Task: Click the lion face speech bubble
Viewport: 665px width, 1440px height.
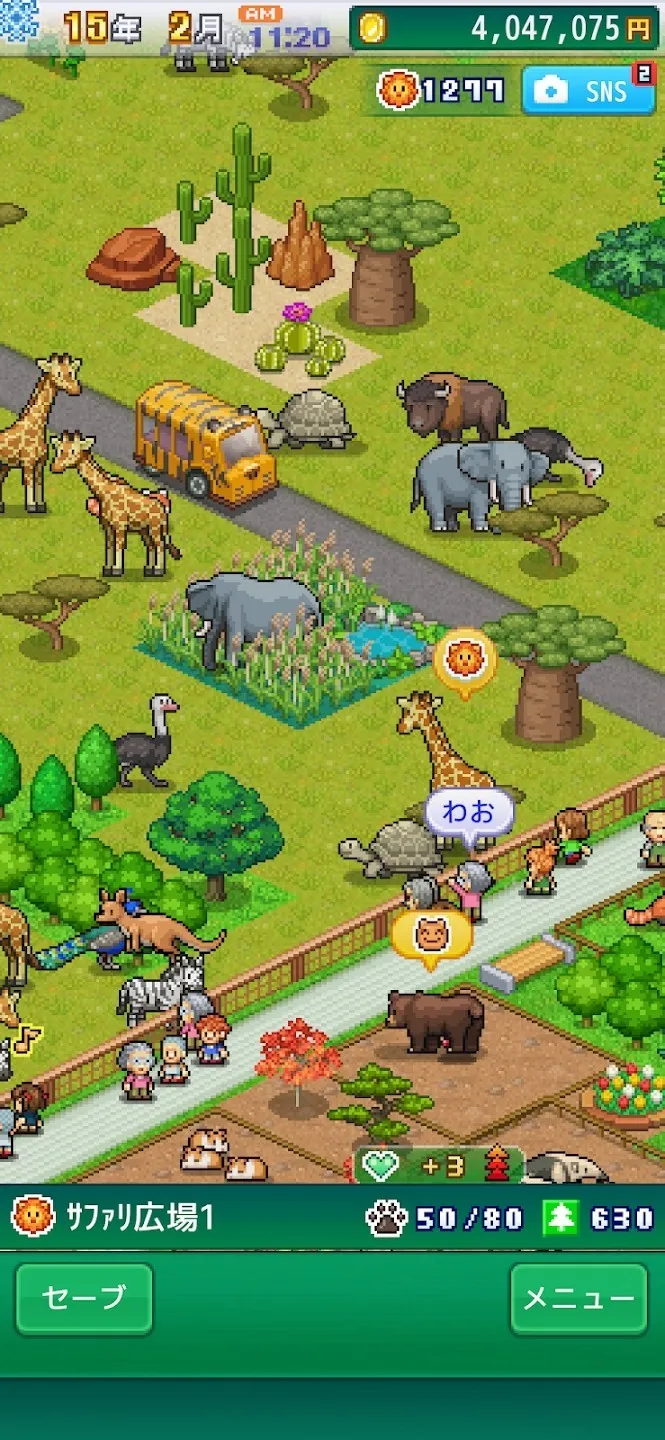Action: tap(465, 659)
